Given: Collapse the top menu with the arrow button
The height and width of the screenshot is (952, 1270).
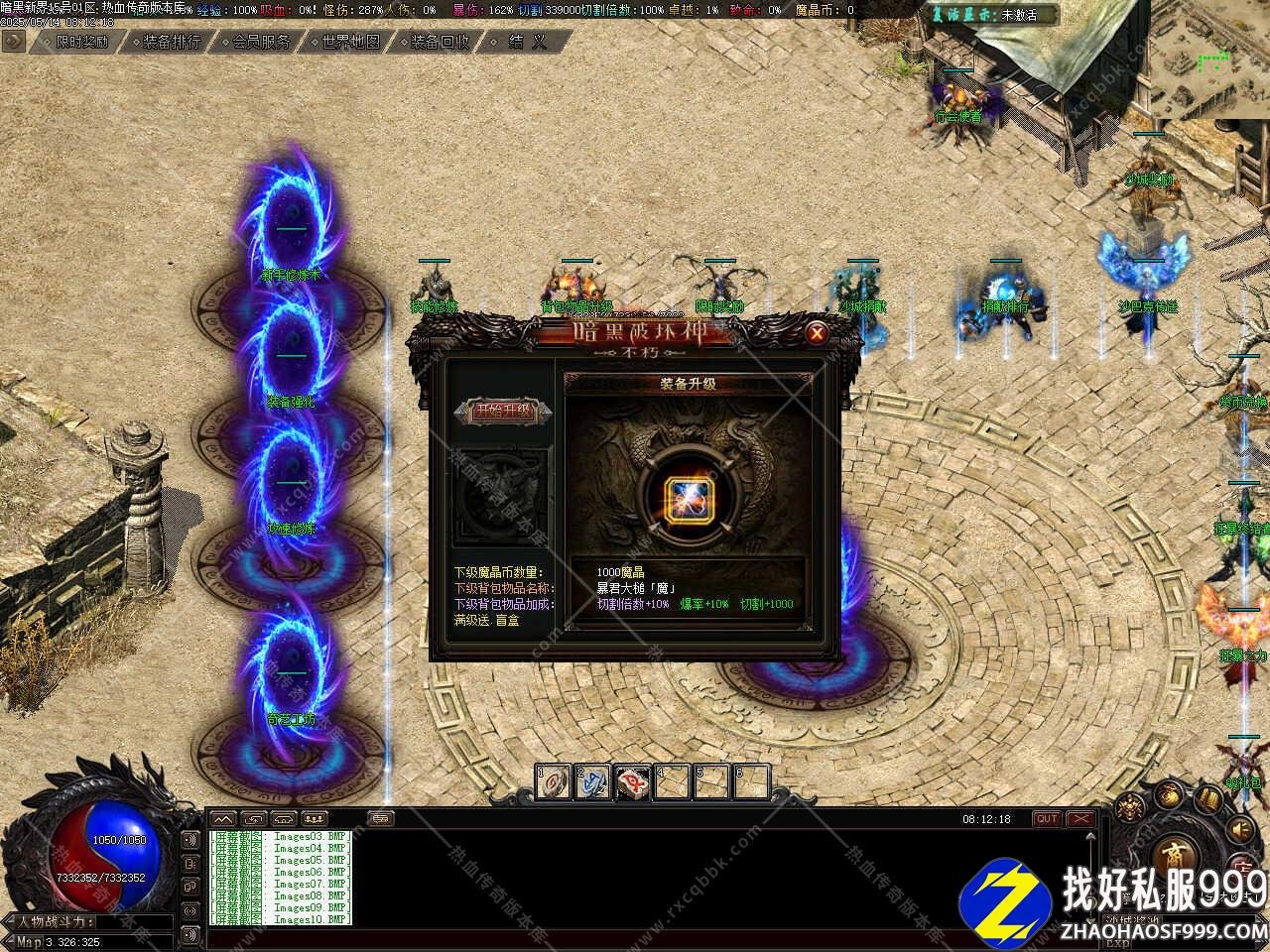Looking at the screenshot, I should point(13,41).
